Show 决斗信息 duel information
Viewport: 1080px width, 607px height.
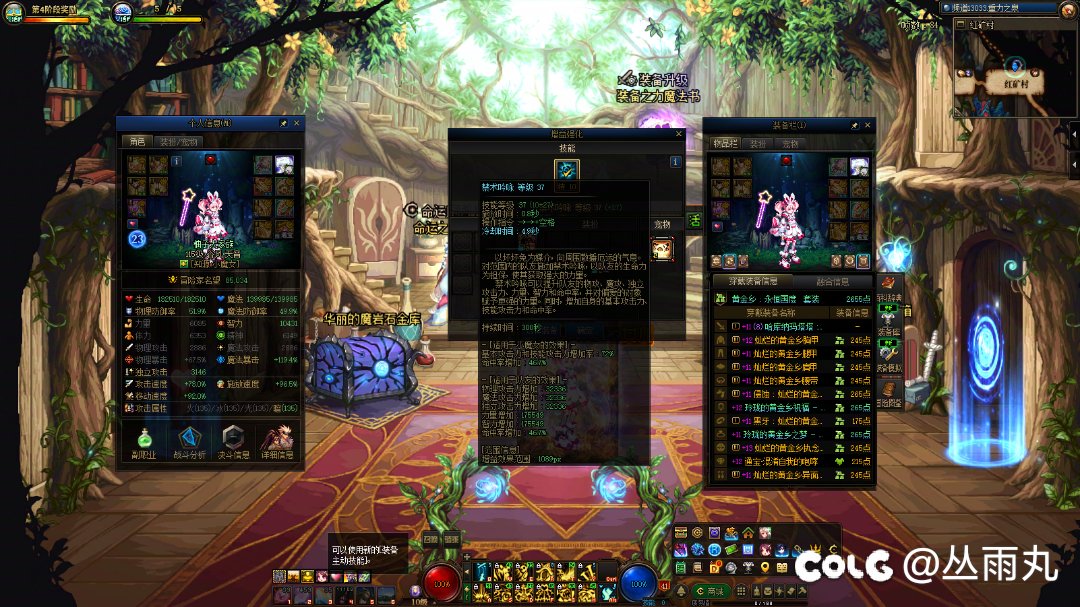click(233, 442)
